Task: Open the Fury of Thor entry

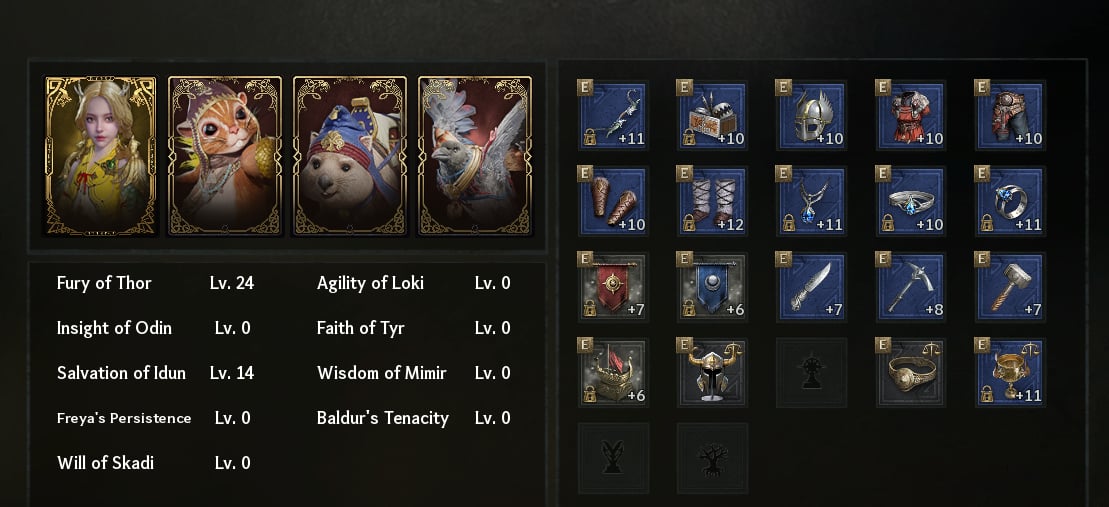Action: (x=104, y=283)
